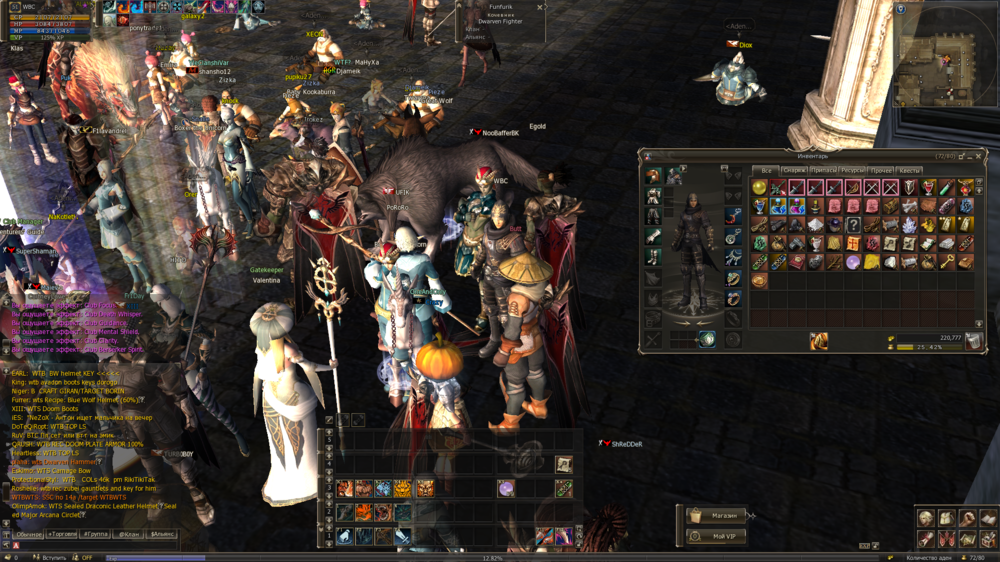Open the character status menu icon
This screenshot has height=562, width=1000.
pyautogui.click(x=926, y=519)
